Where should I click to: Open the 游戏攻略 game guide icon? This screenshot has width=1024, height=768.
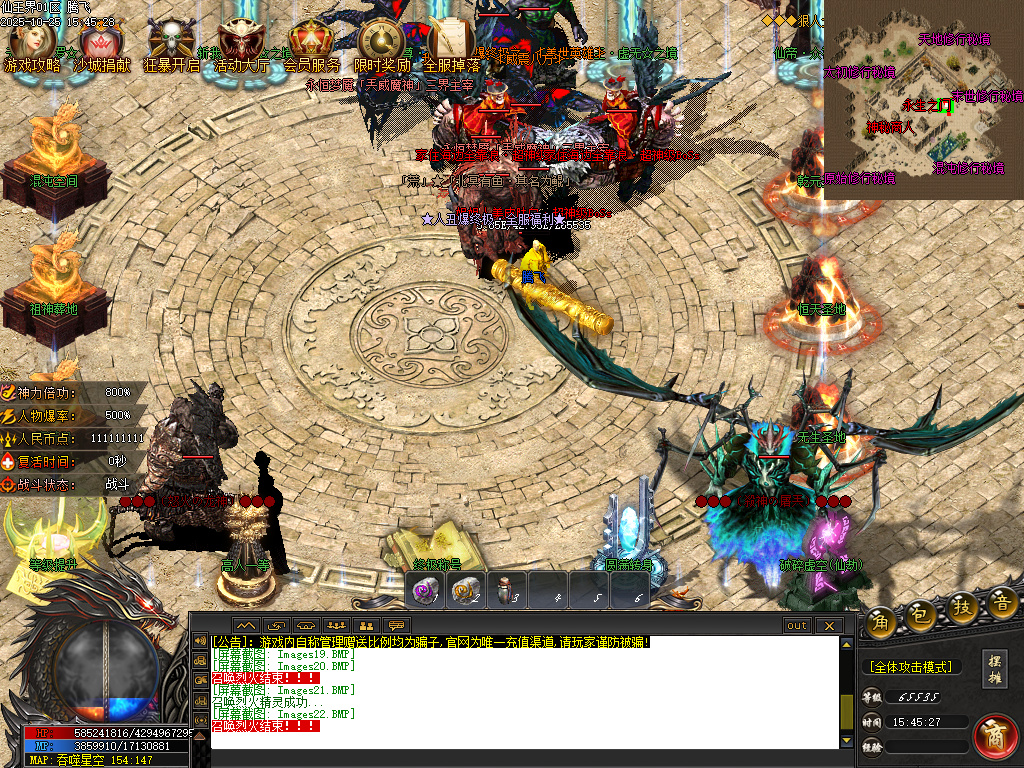pyautogui.click(x=32, y=42)
